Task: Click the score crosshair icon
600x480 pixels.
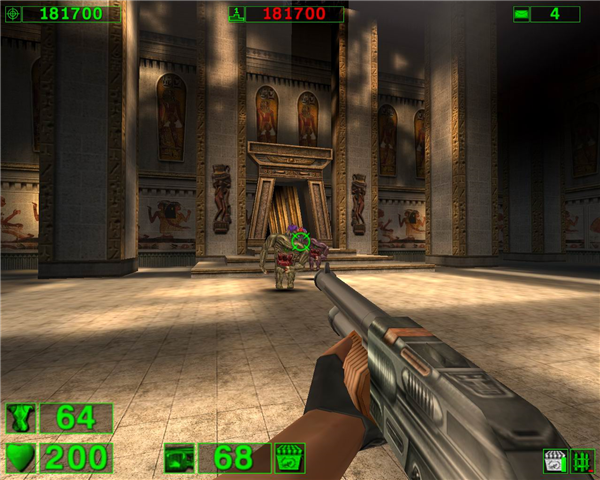Action: [x=11, y=14]
